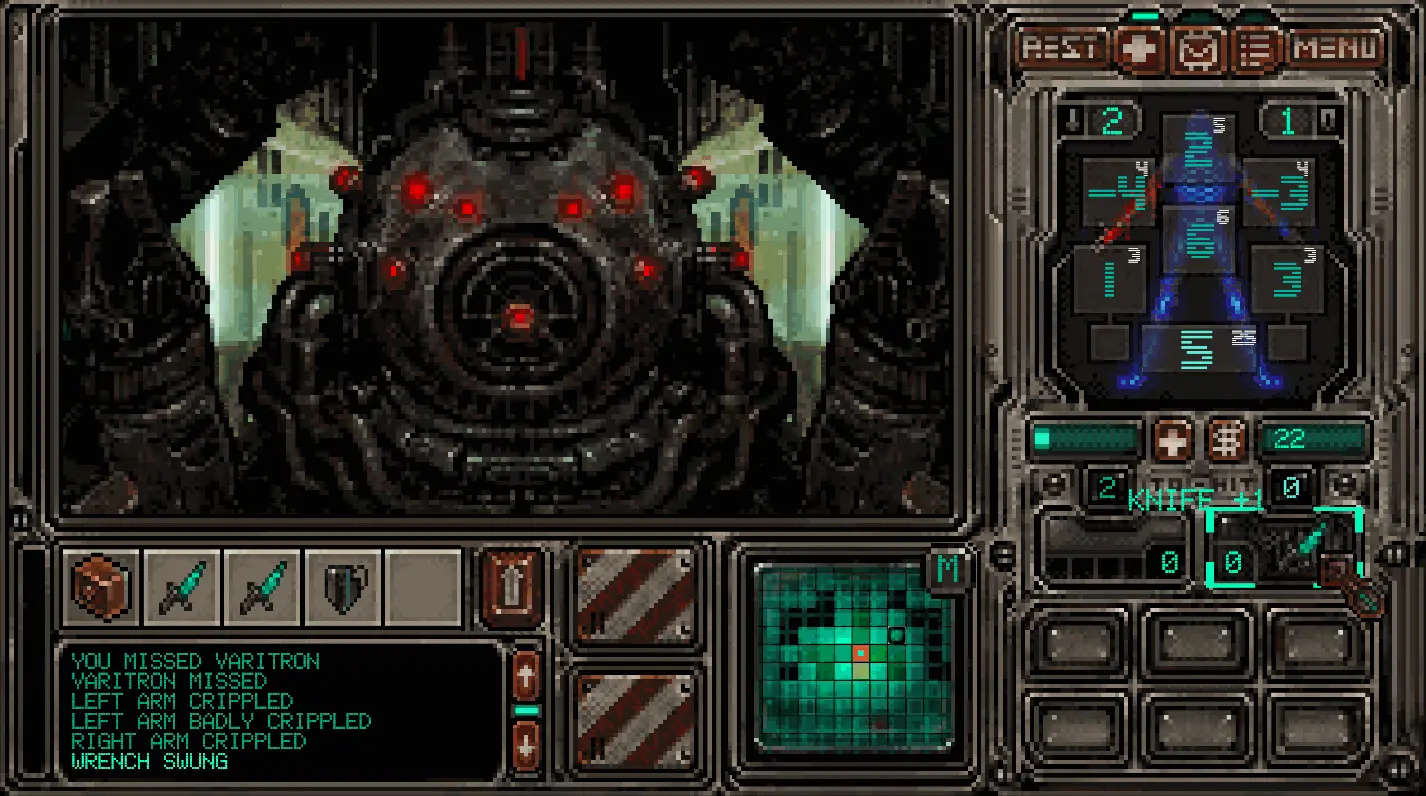Click the REST button
Image resolution: width=1426 pixels, height=796 pixels.
1062,48
